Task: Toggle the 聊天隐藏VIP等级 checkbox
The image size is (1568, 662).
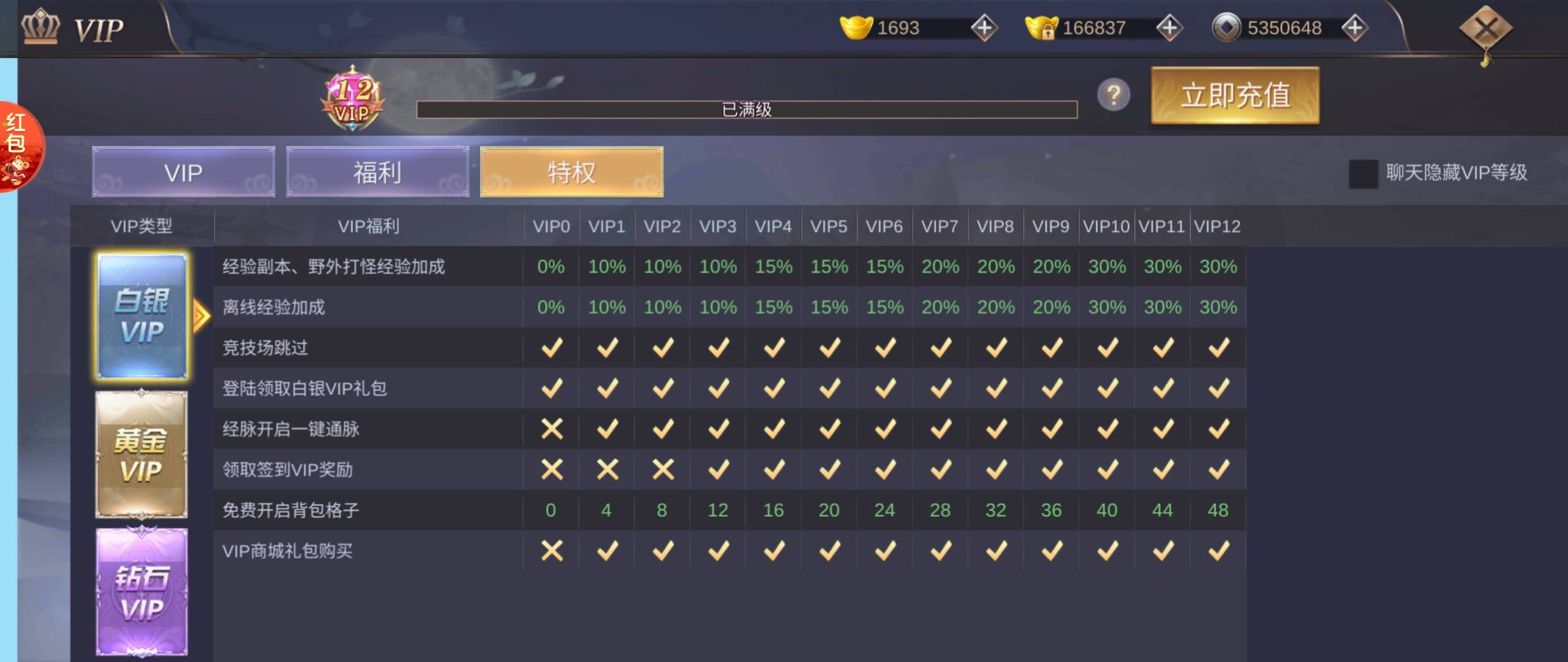Action: click(x=1363, y=173)
